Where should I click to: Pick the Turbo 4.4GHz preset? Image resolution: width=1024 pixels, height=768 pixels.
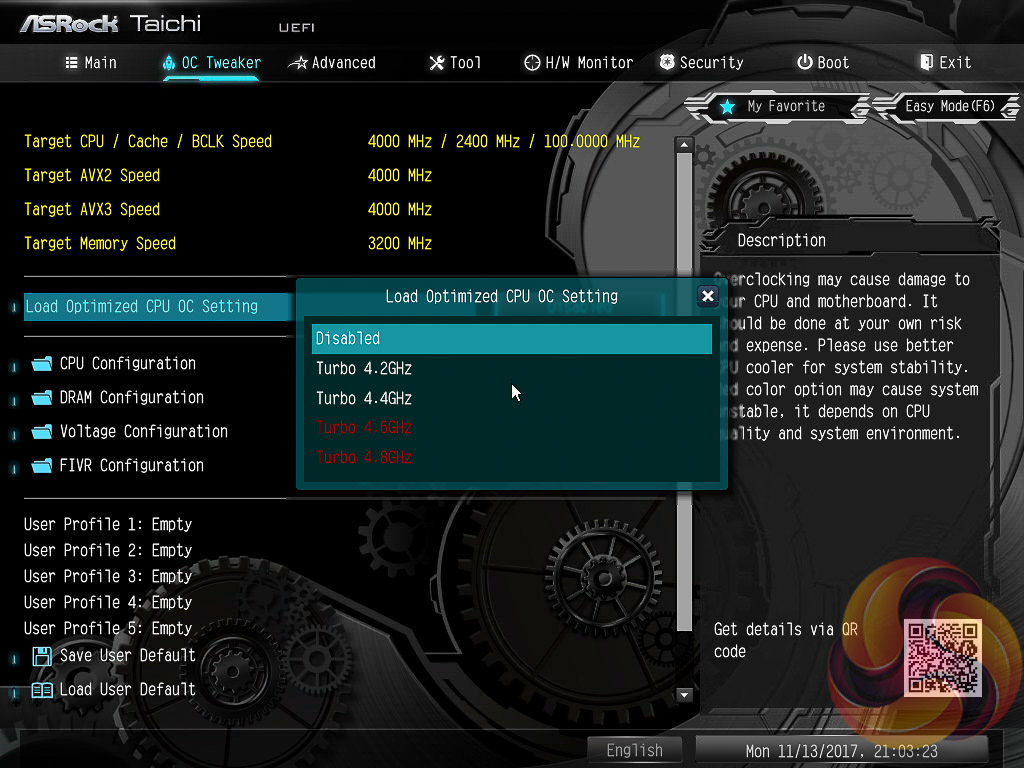click(364, 398)
